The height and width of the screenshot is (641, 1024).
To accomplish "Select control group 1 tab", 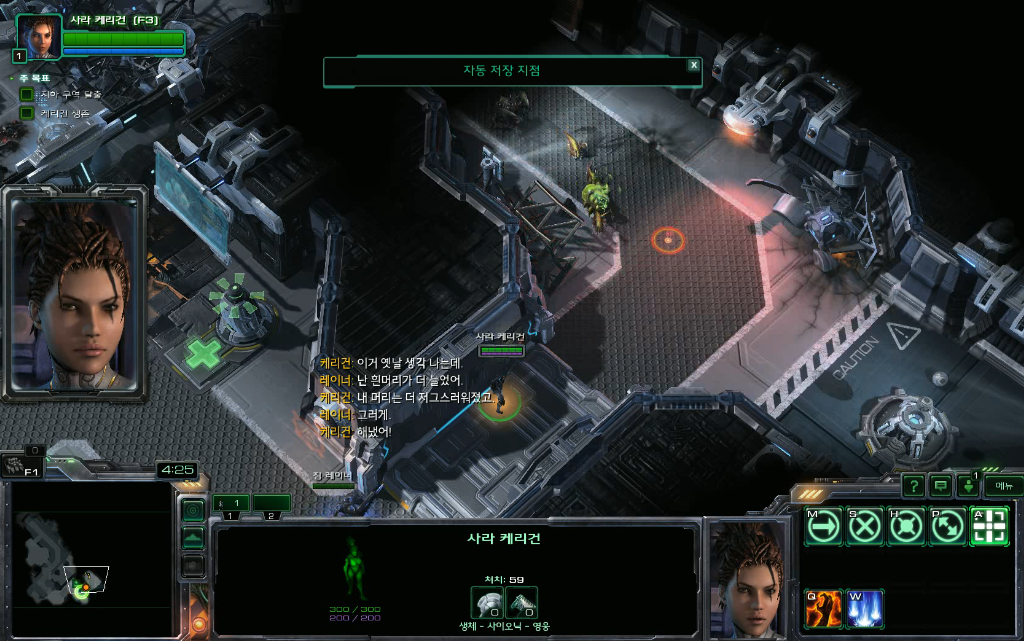I will pyautogui.click(x=230, y=503).
